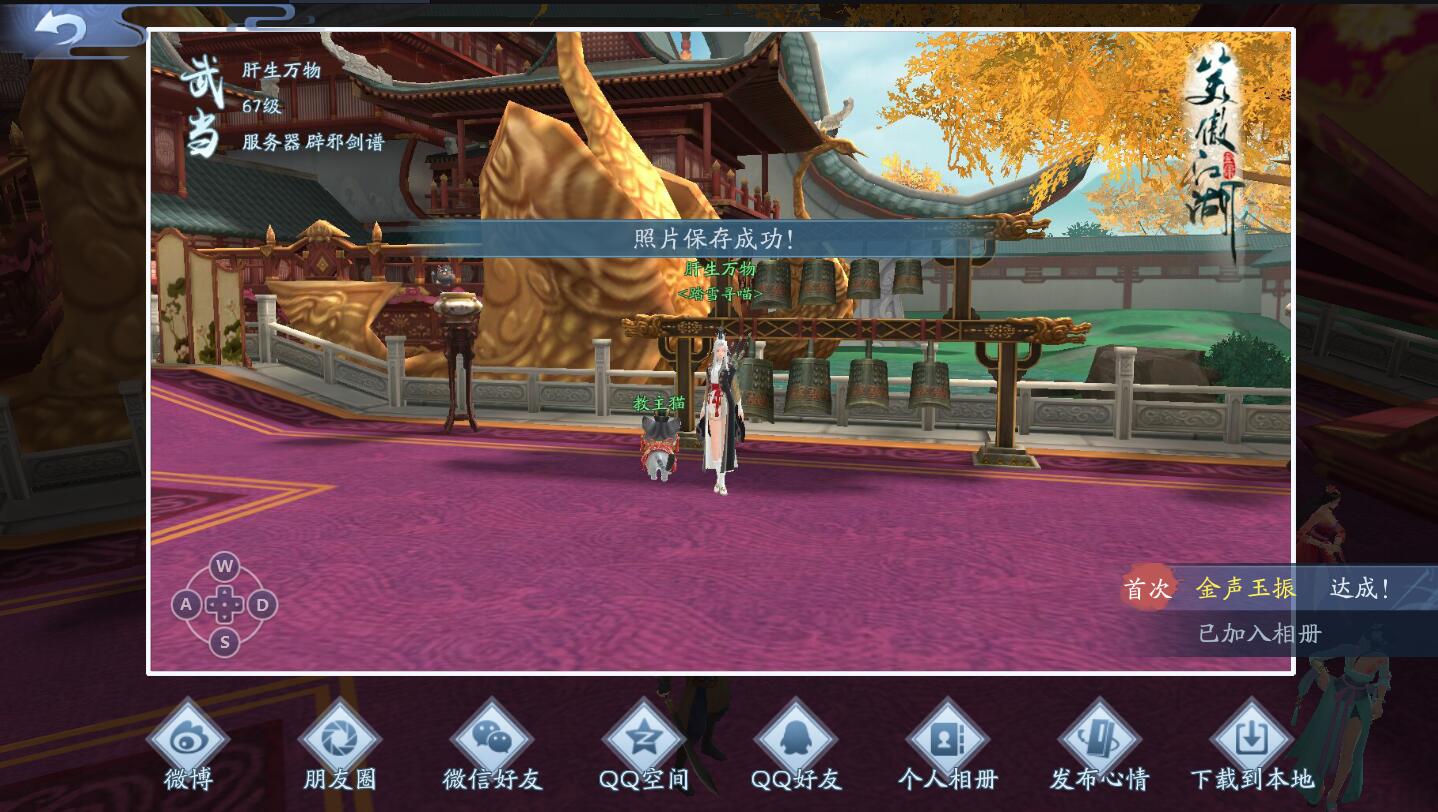The image size is (1438, 812).
Task: Post the photo to QQ空间
Action: pos(644,741)
